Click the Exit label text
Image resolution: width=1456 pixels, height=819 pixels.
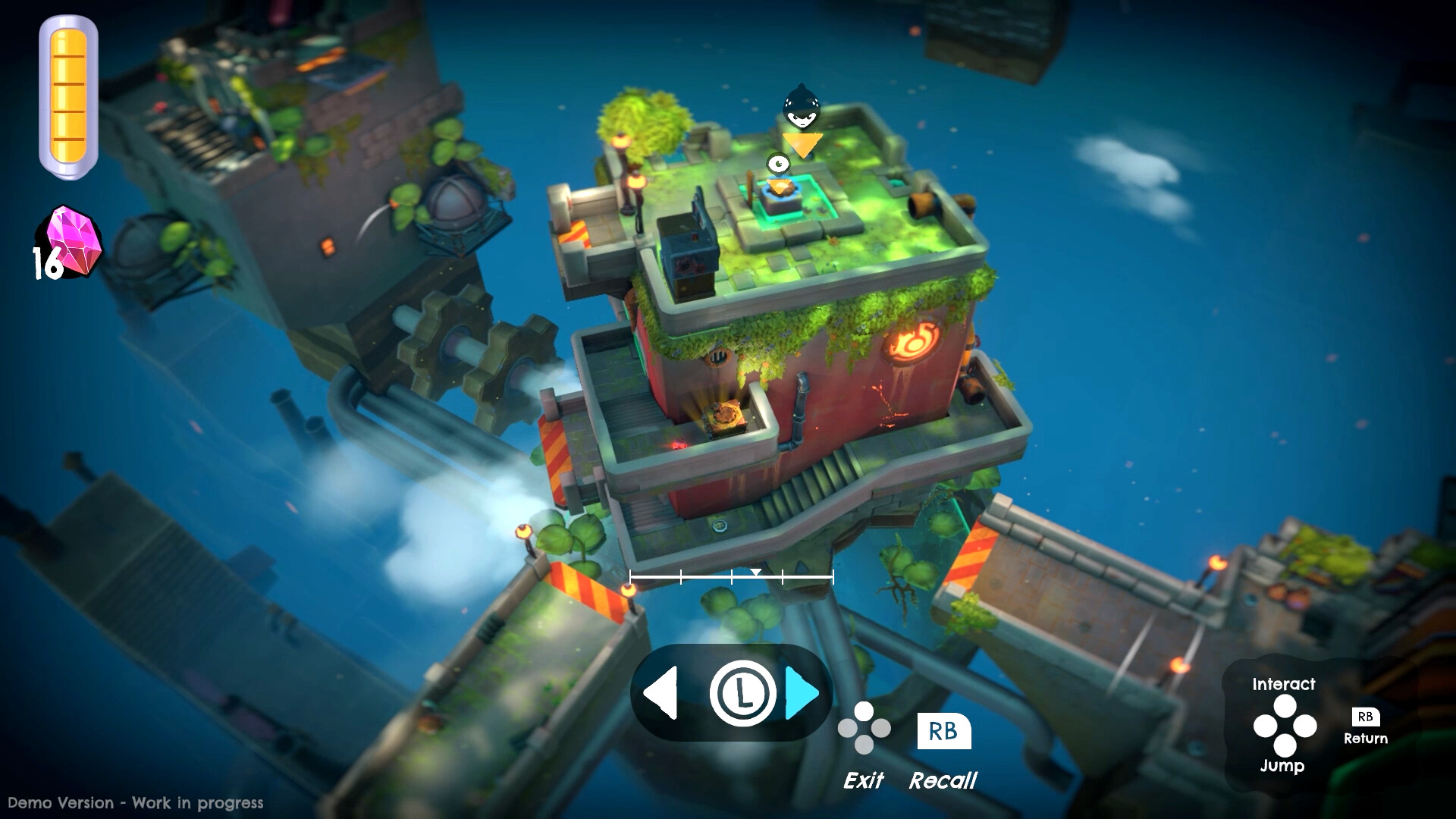pos(864,778)
